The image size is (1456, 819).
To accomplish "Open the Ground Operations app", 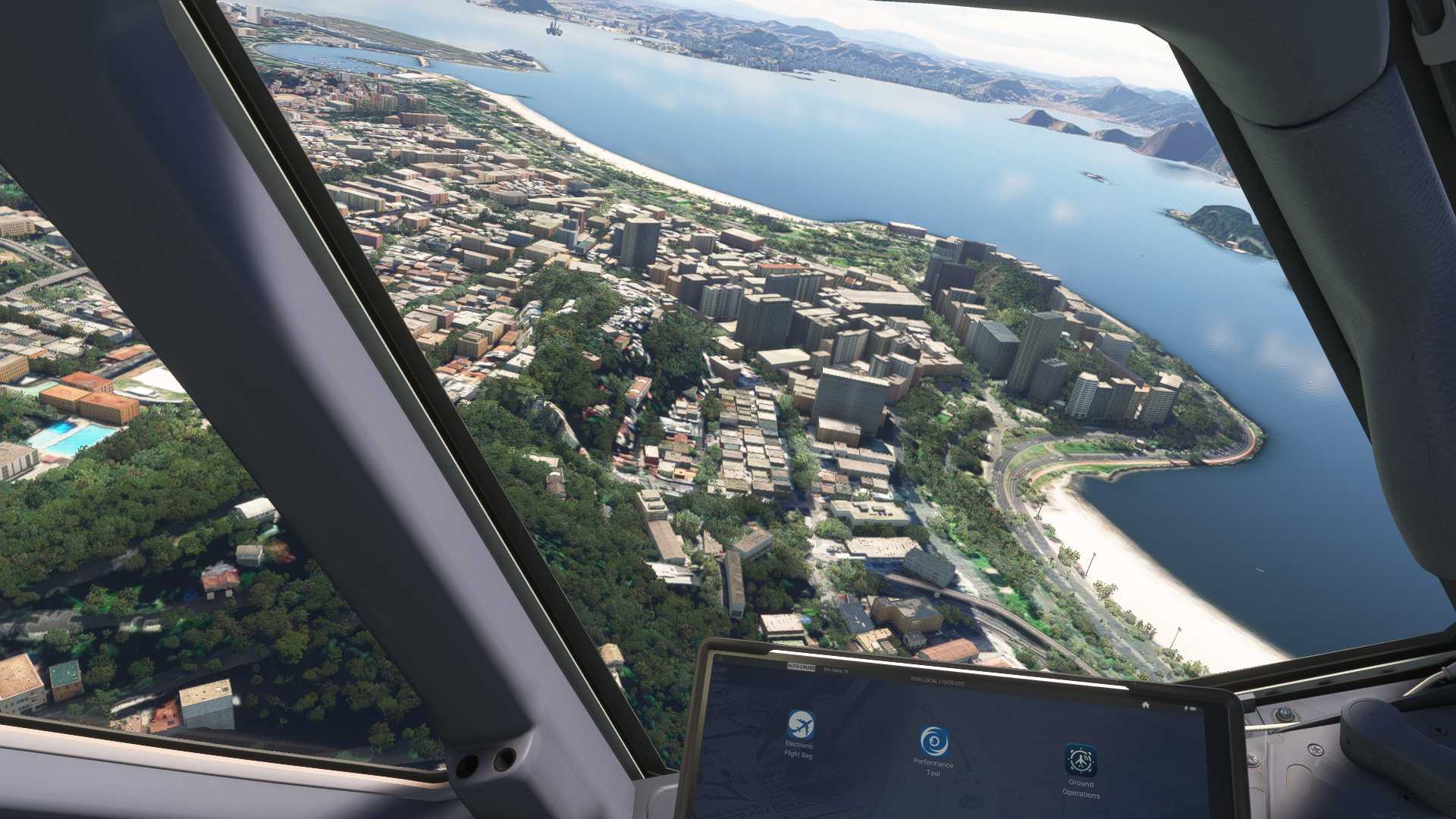I will tap(1080, 760).
